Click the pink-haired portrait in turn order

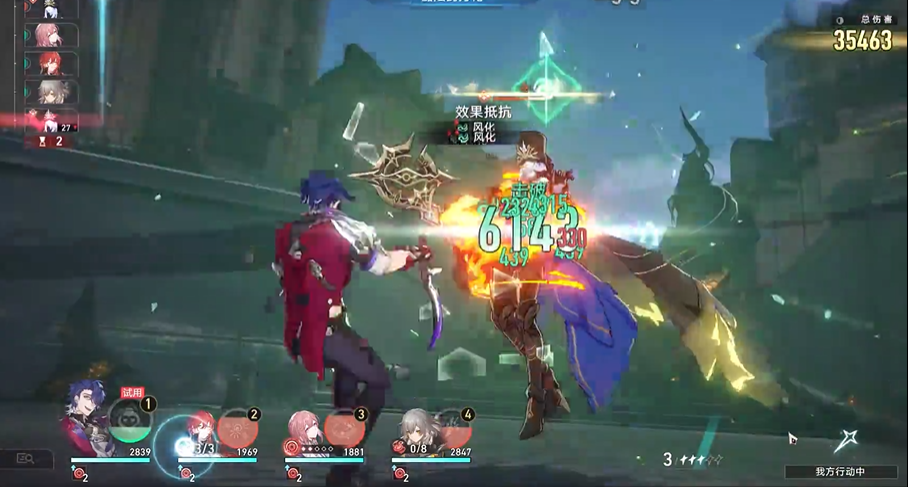48,35
